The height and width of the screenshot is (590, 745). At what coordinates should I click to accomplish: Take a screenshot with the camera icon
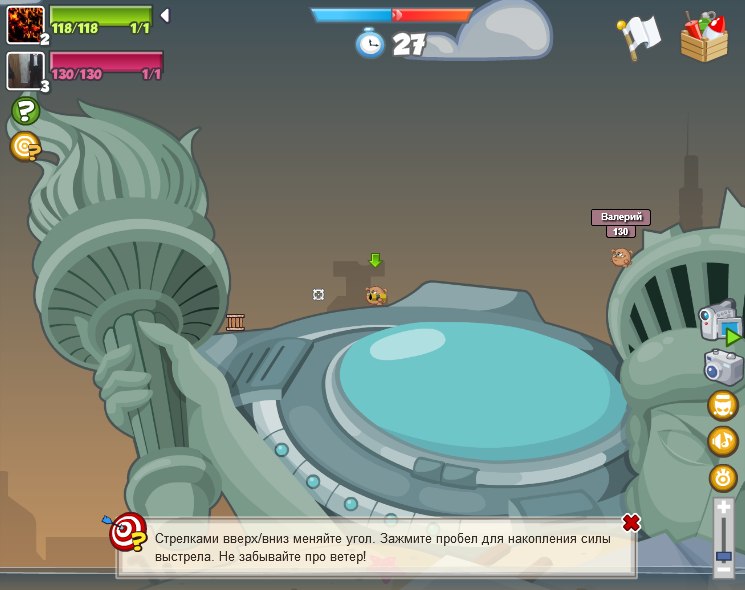point(723,367)
